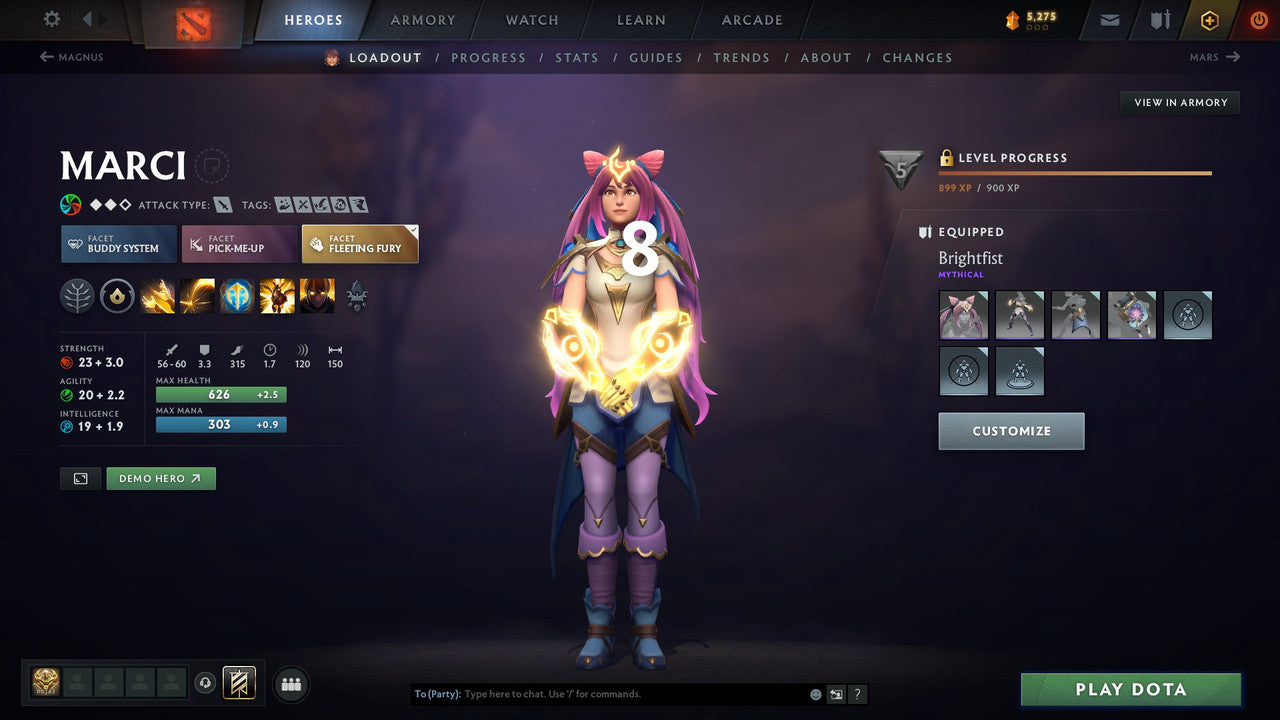This screenshot has height=720, width=1280.
Task: Open the hero Progress section
Action: (x=488, y=58)
